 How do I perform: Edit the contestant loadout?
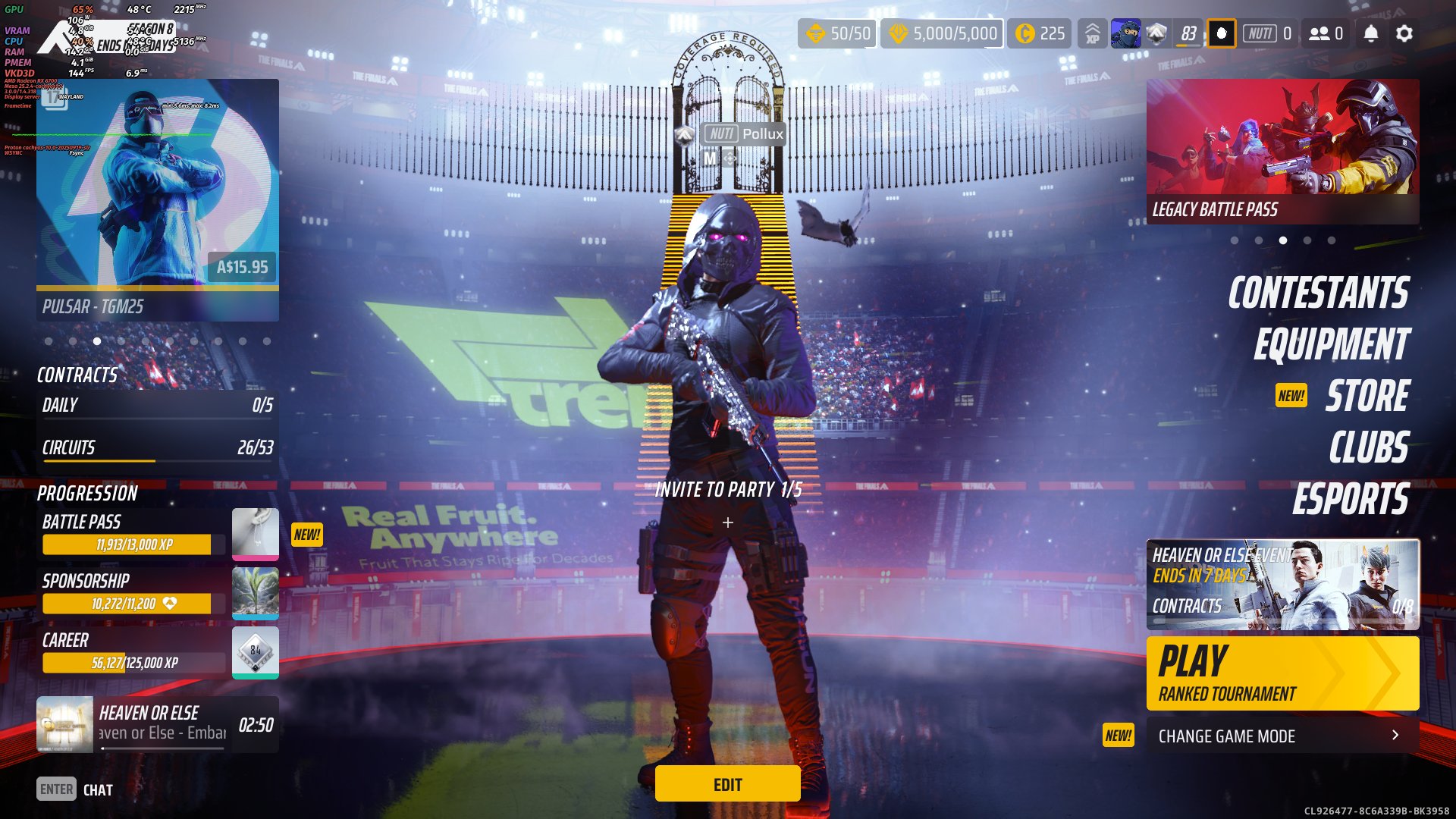pos(727,784)
